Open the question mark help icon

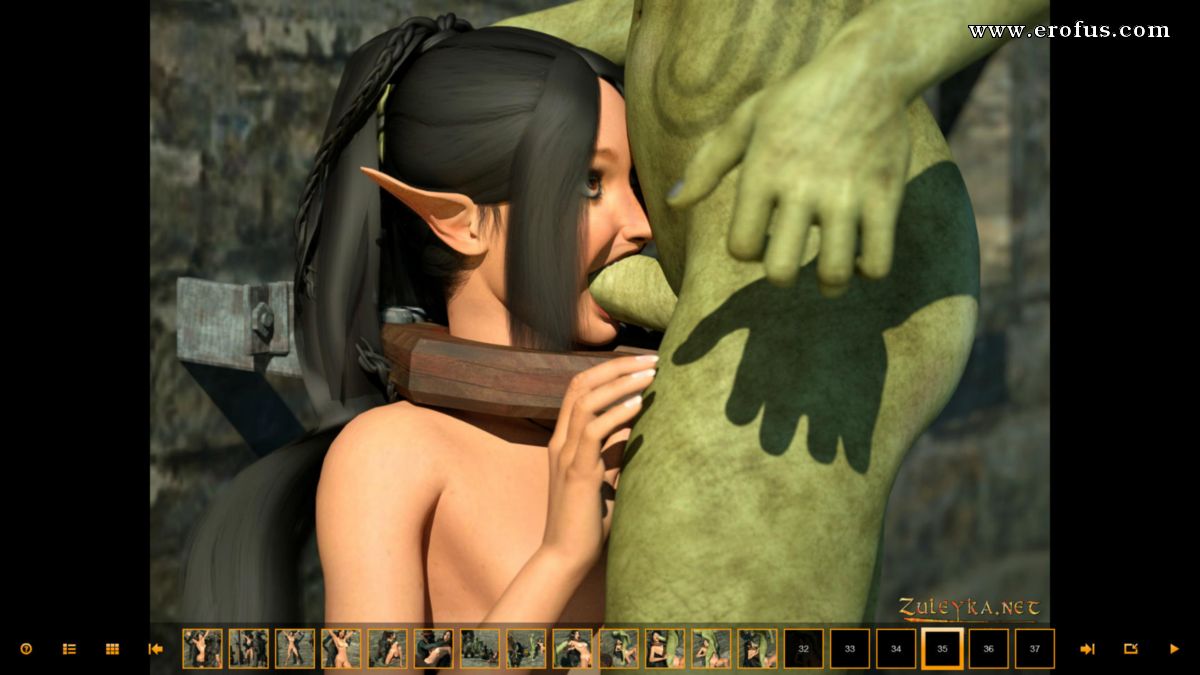click(26, 649)
